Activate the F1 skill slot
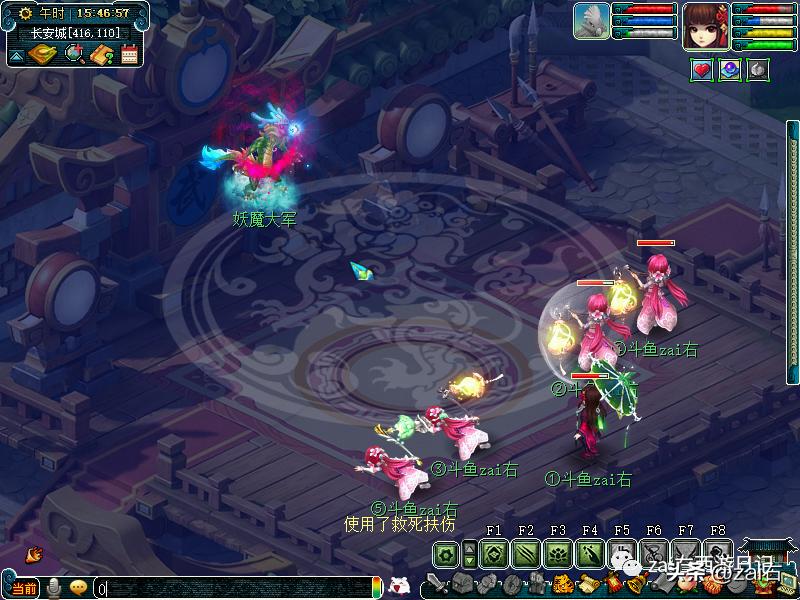Viewport: 800px width, 600px height. point(493,553)
